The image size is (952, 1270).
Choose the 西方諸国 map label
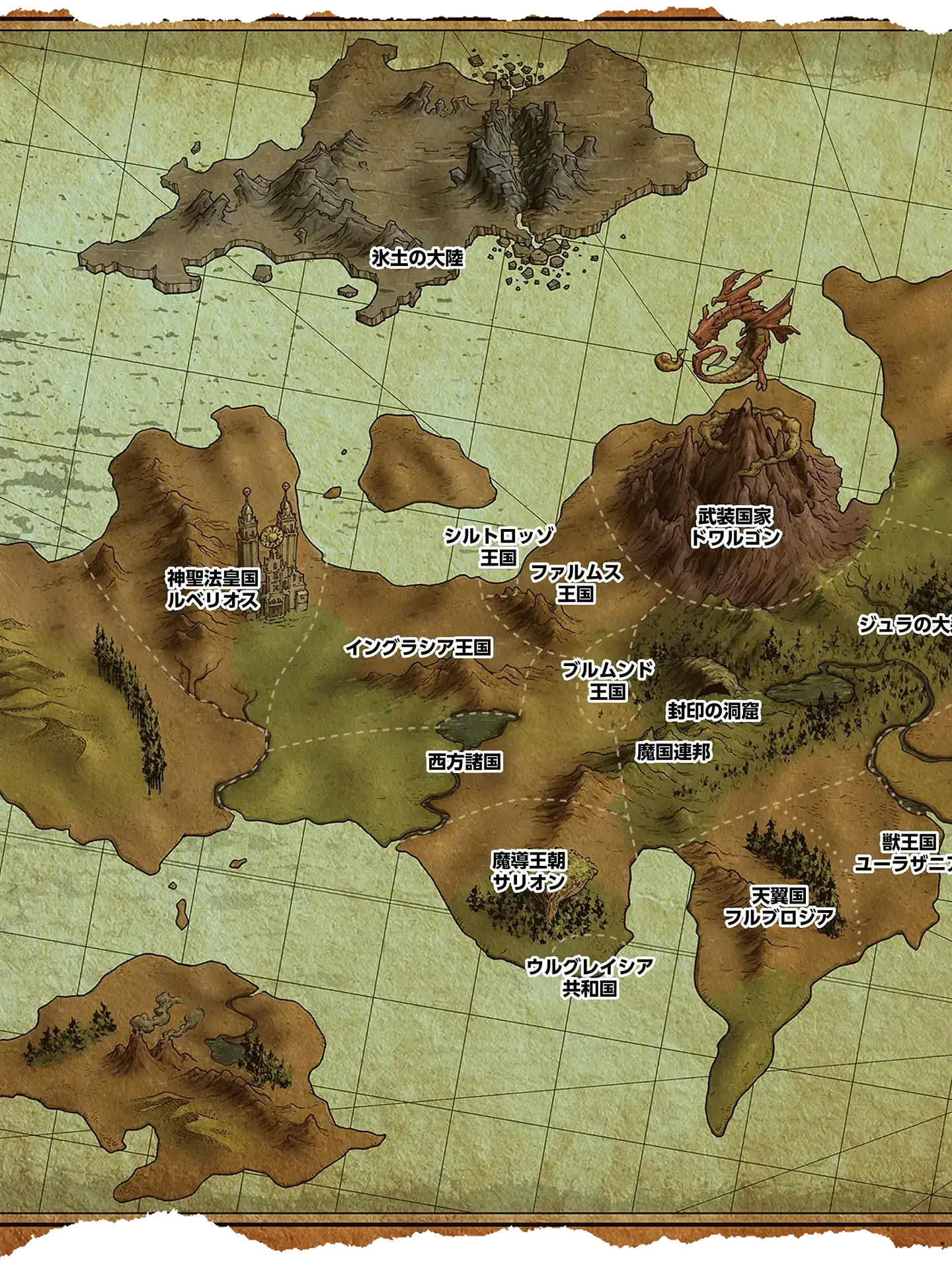click(x=465, y=762)
